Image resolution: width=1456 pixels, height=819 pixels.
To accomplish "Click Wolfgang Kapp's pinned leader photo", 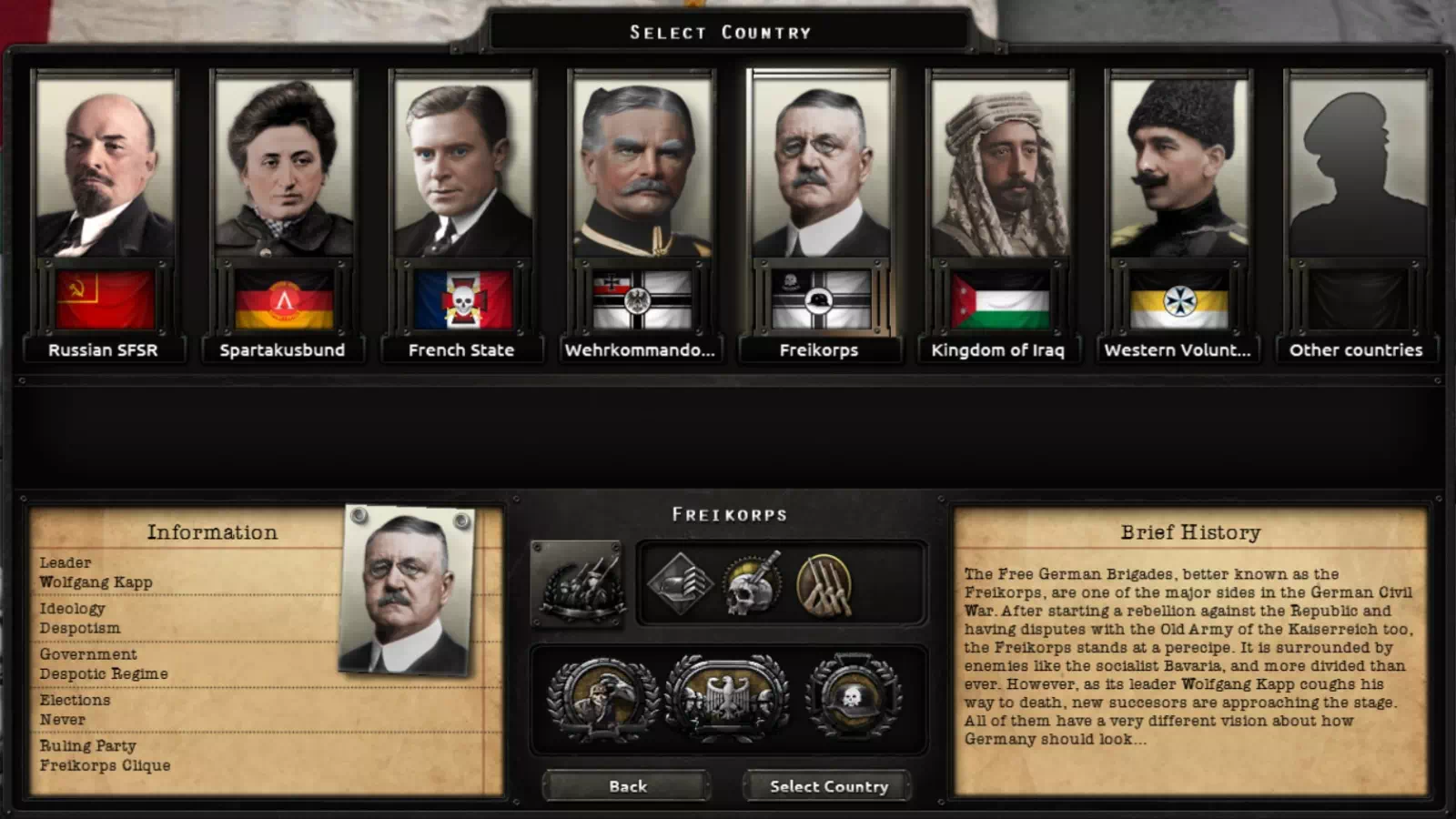I will 407,591.
